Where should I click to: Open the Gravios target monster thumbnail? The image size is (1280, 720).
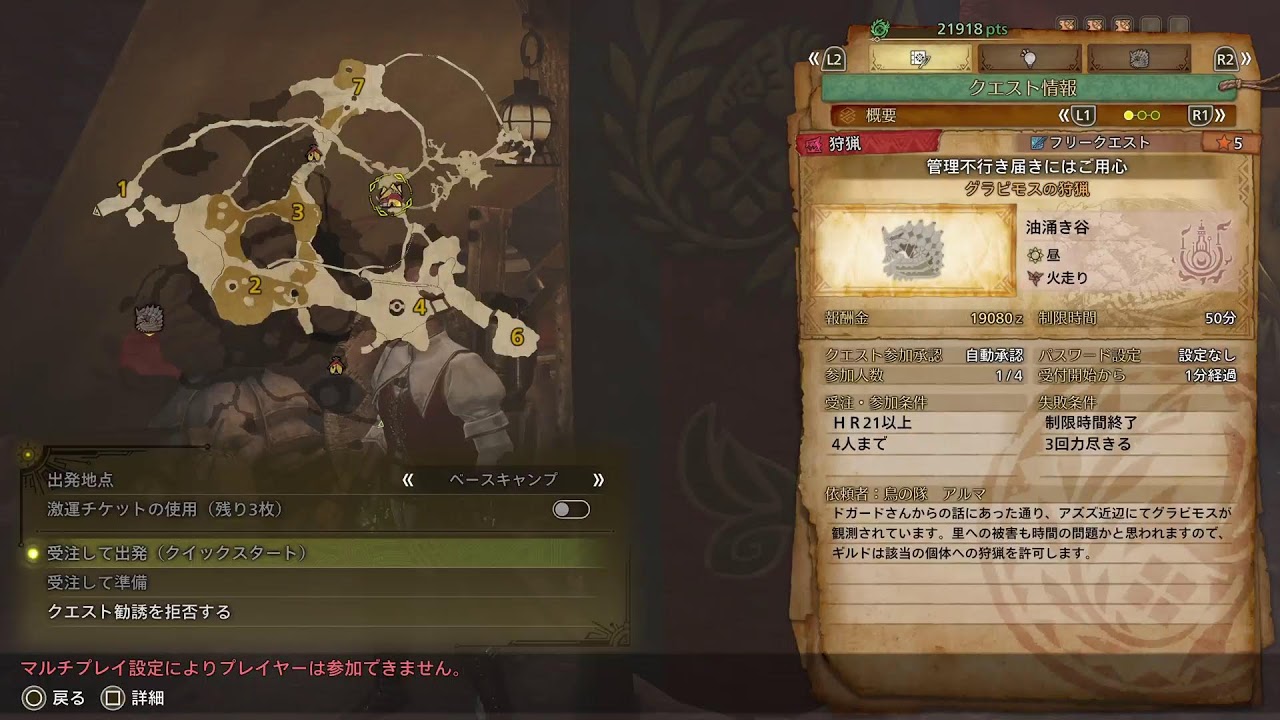point(913,250)
